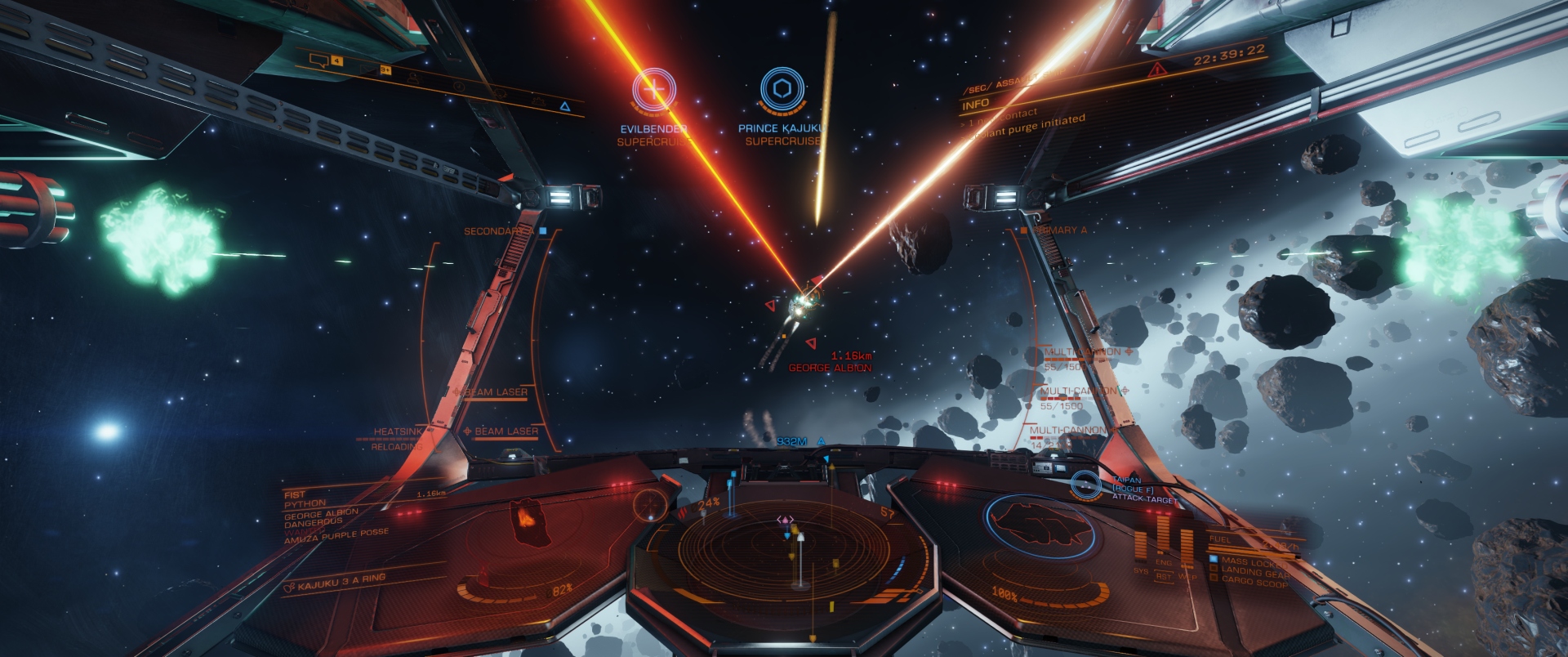Open the chat speech bubble icon
This screenshot has width=1568, height=657.
pos(320,60)
